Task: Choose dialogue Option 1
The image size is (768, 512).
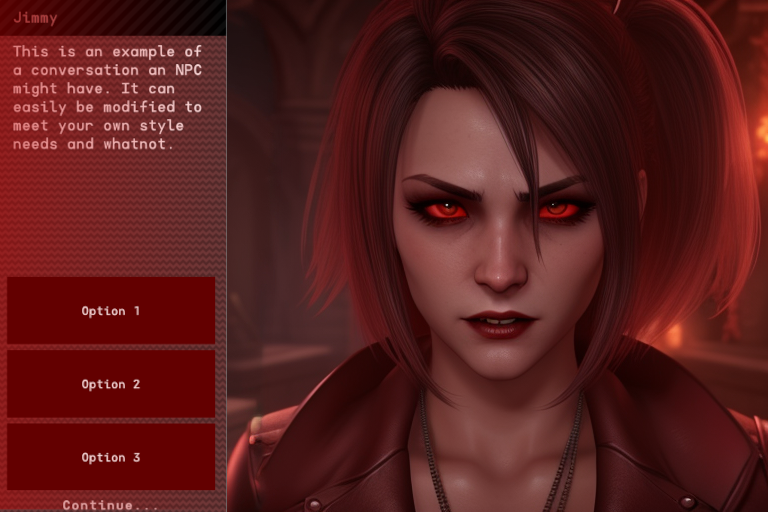Action: point(111,311)
